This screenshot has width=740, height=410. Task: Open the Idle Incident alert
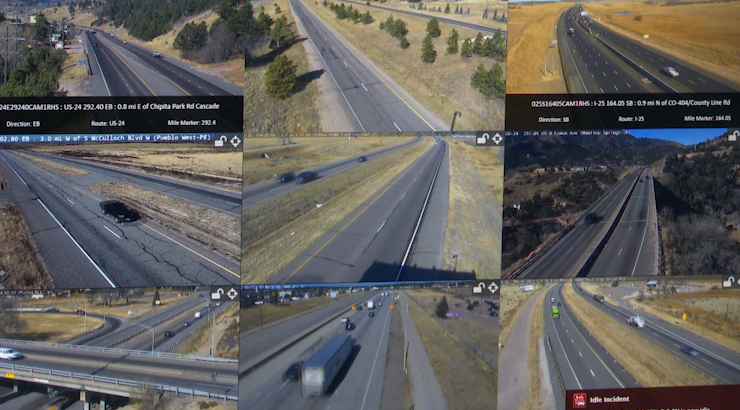pyautogui.click(x=652, y=398)
